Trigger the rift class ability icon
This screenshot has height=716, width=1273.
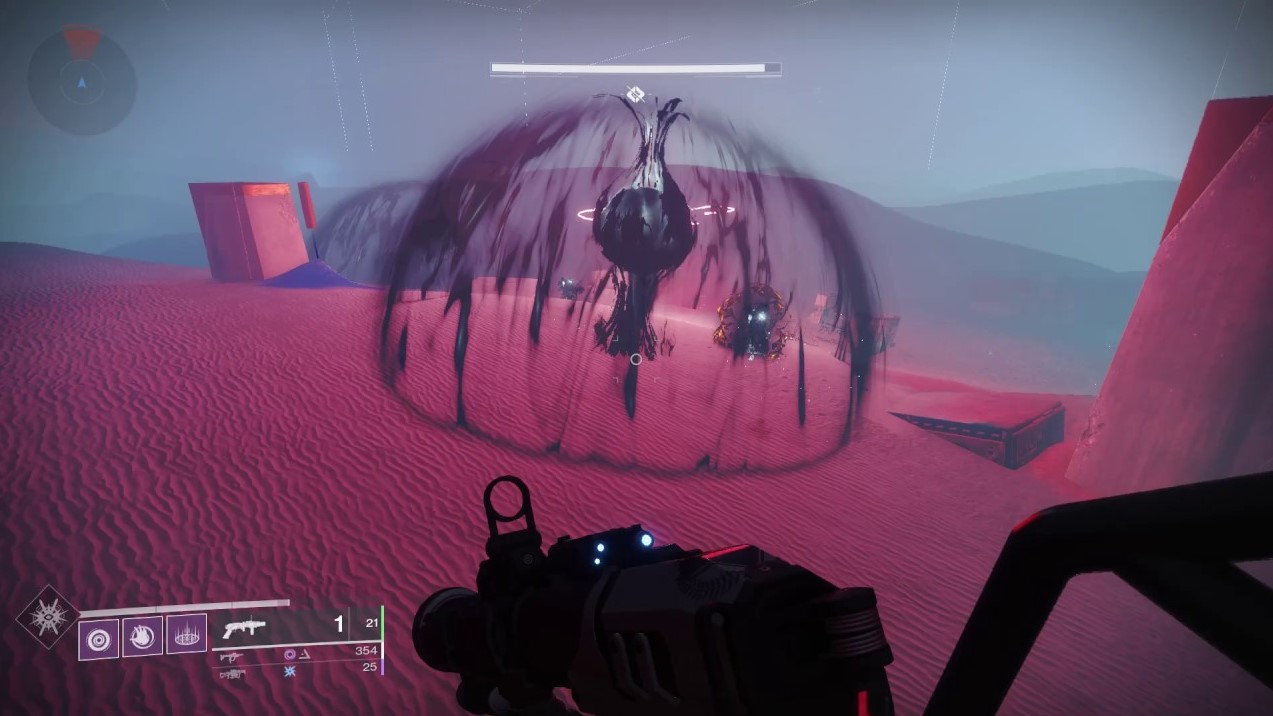pos(186,634)
